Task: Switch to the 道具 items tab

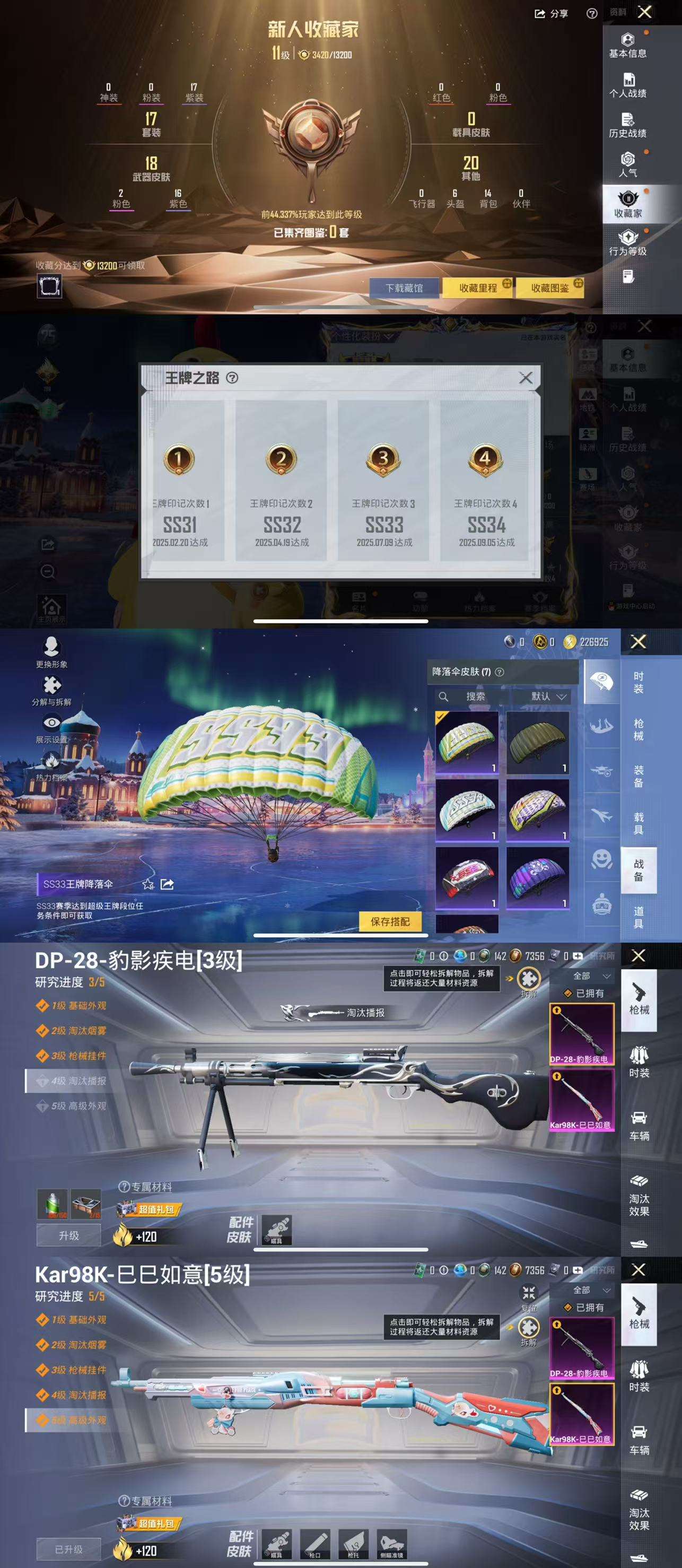Action: click(x=638, y=917)
